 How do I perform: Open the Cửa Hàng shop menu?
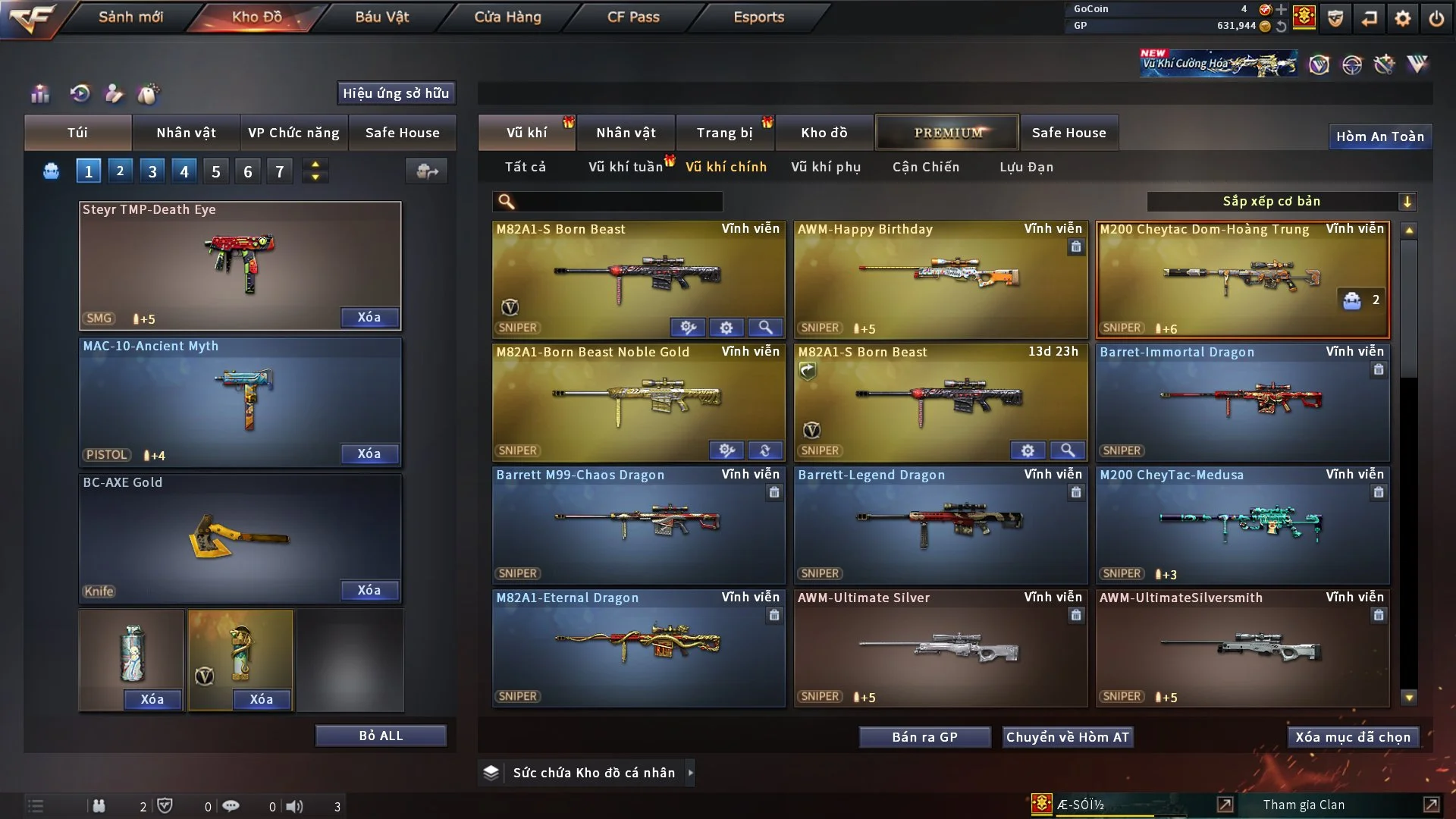click(507, 17)
